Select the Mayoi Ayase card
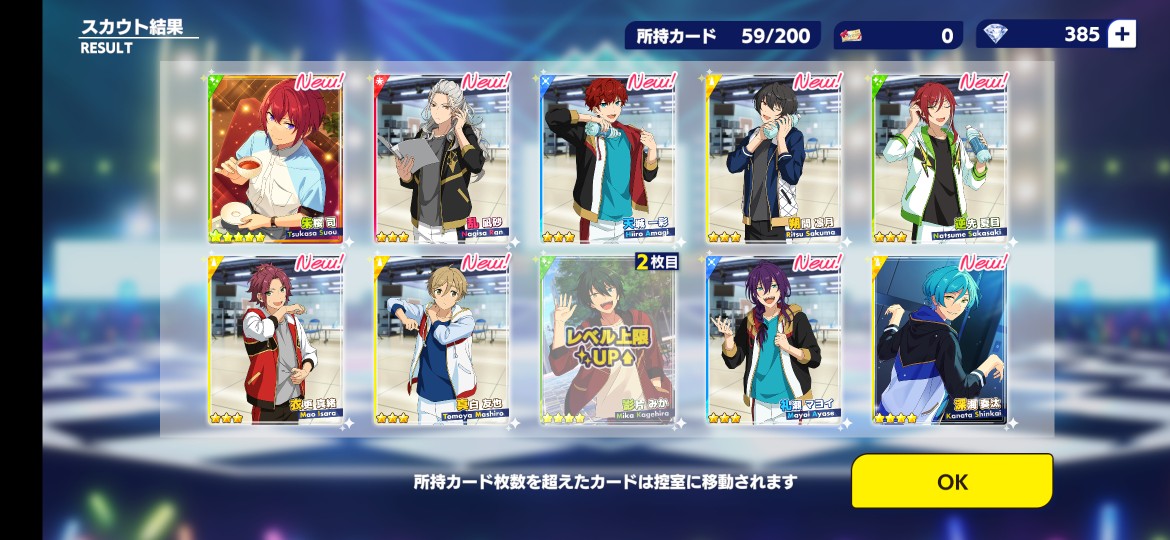 [x=774, y=340]
